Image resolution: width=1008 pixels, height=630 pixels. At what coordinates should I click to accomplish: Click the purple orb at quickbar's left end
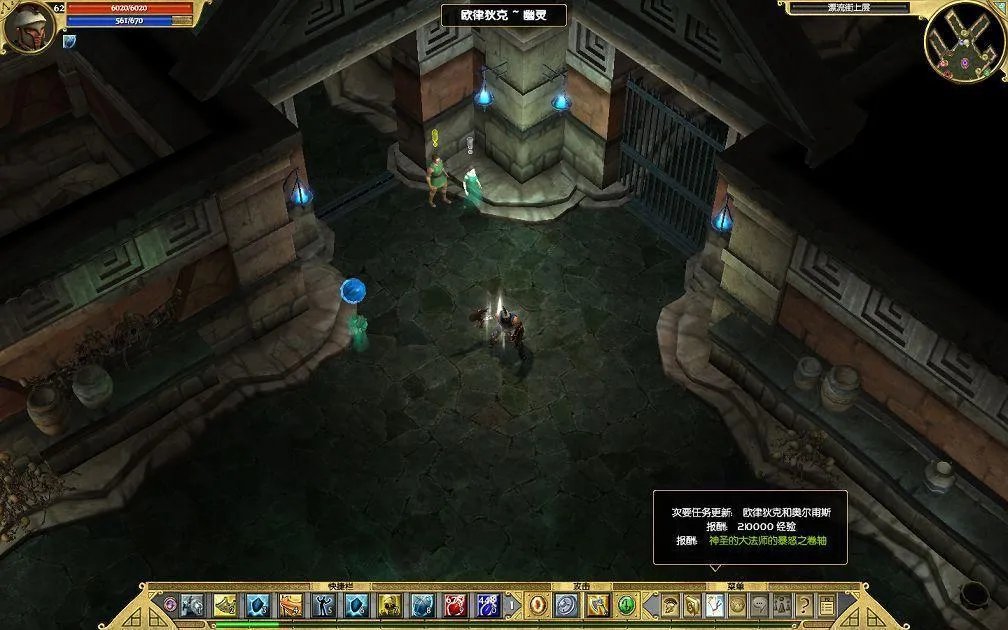click(x=169, y=605)
